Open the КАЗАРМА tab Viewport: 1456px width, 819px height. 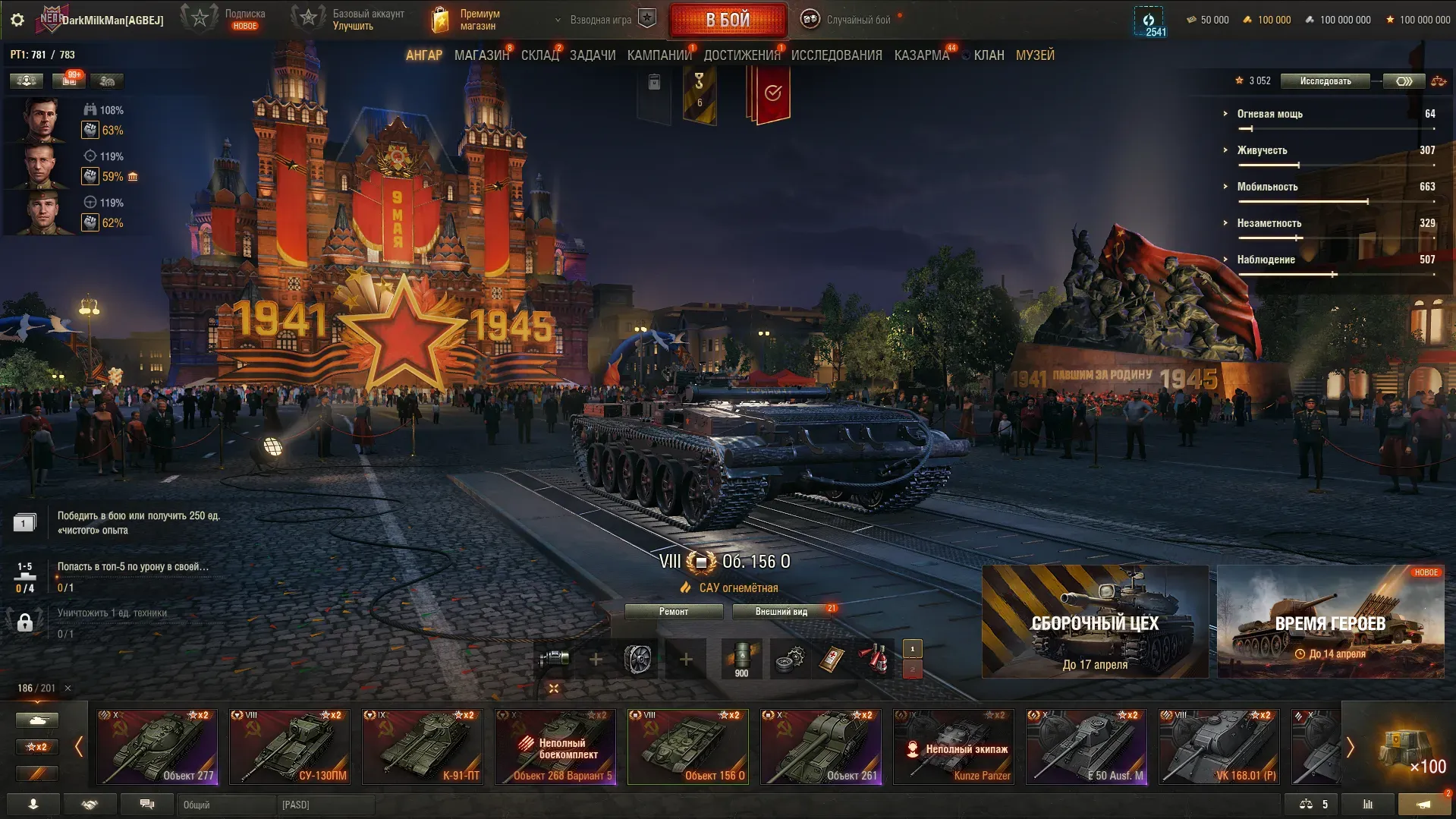(921, 55)
